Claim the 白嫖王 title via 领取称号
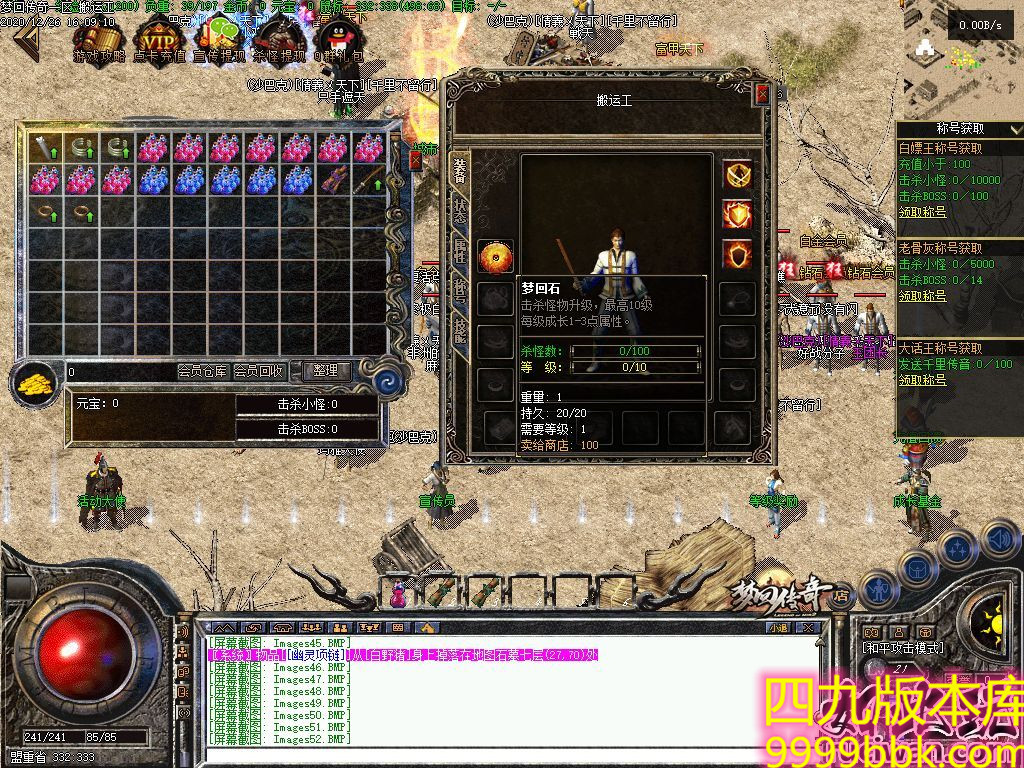This screenshot has width=1024, height=768. (921, 212)
